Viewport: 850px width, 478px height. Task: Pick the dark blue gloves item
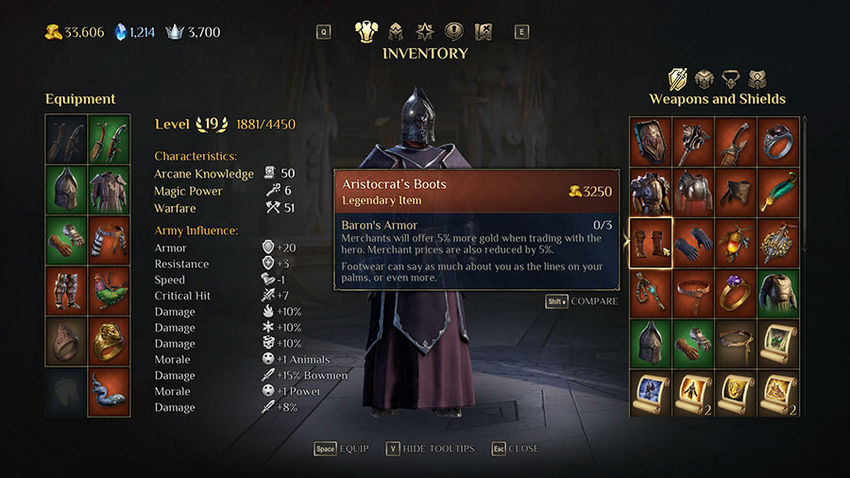[693, 242]
